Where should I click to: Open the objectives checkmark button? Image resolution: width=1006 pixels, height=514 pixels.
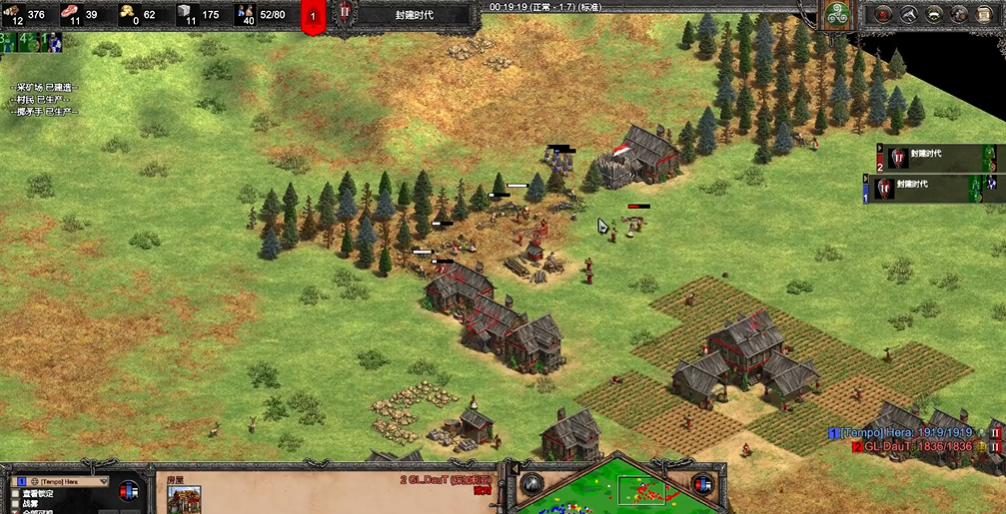point(884,14)
